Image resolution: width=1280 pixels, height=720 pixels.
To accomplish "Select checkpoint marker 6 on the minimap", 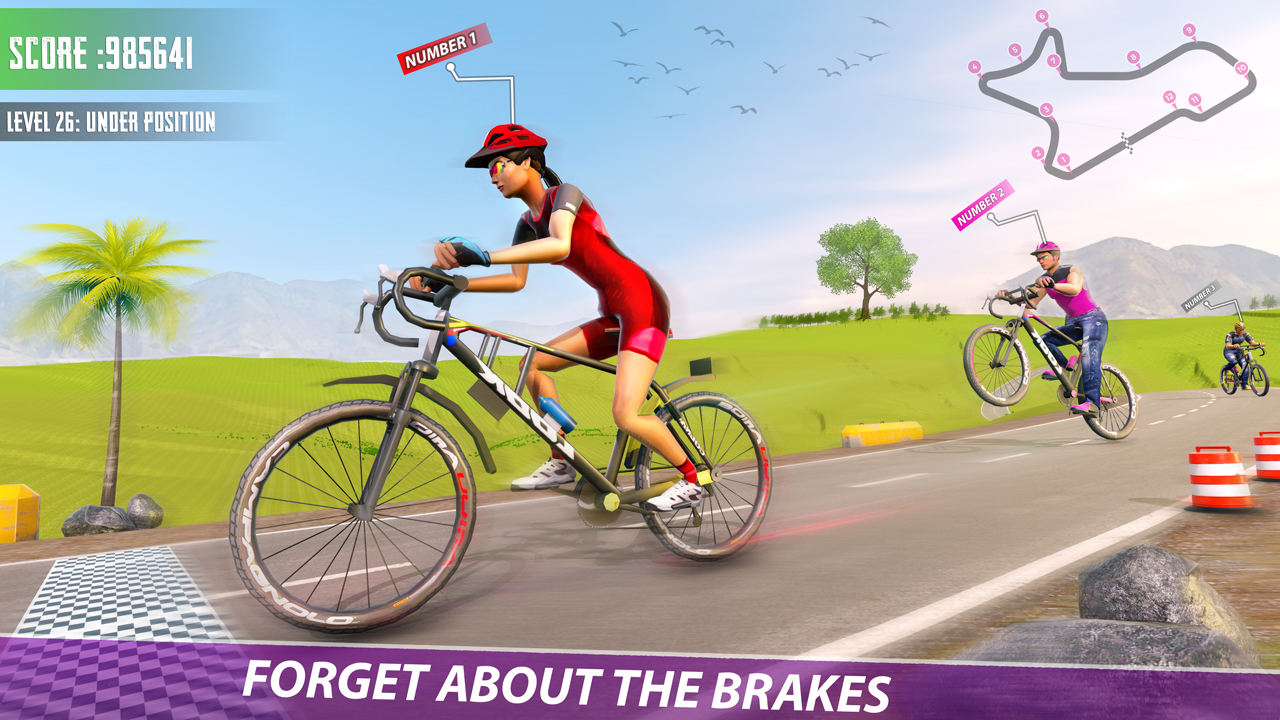I will pyautogui.click(x=1041, y=15).
